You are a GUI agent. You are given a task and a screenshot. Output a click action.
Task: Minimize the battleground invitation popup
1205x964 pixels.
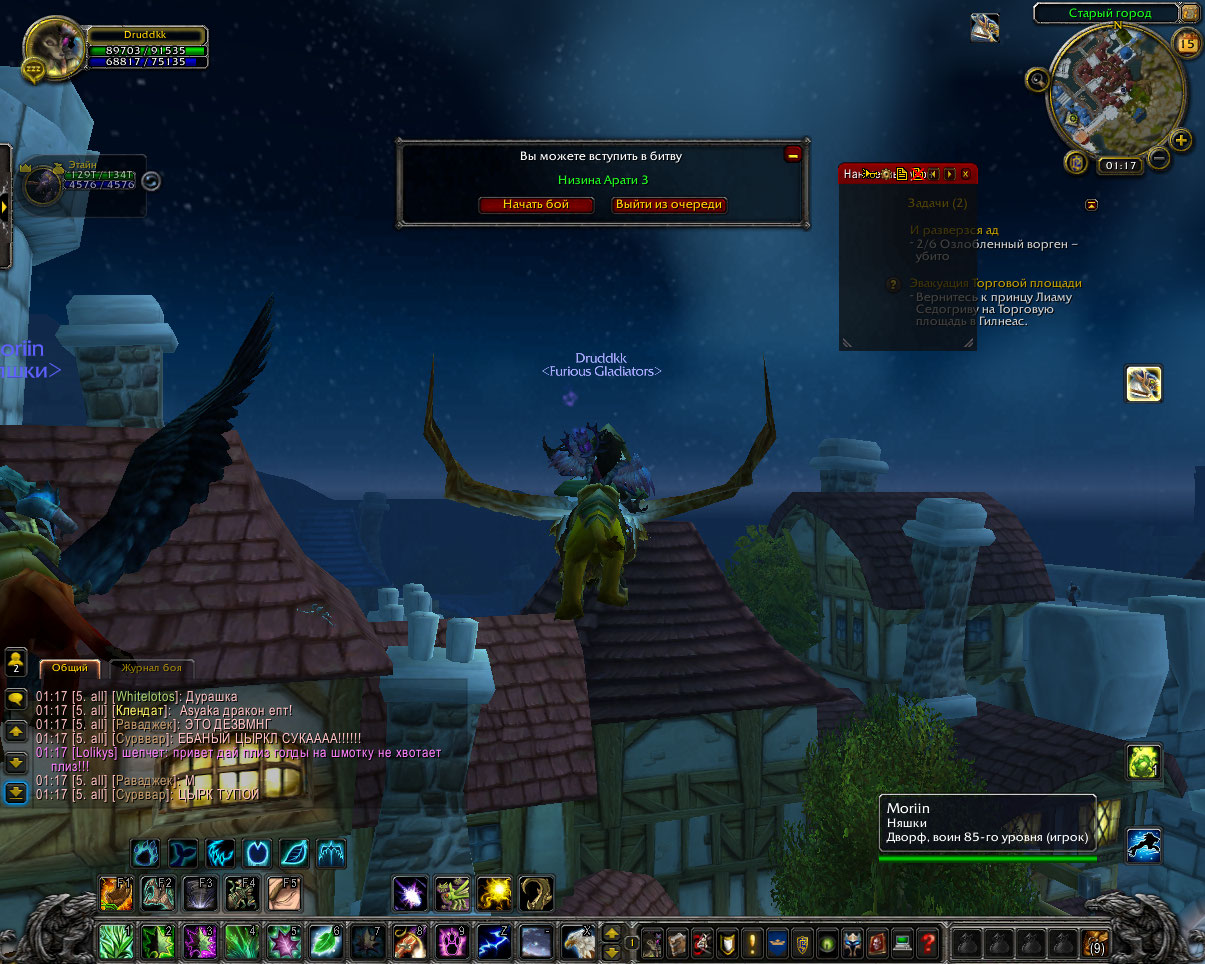793,154
